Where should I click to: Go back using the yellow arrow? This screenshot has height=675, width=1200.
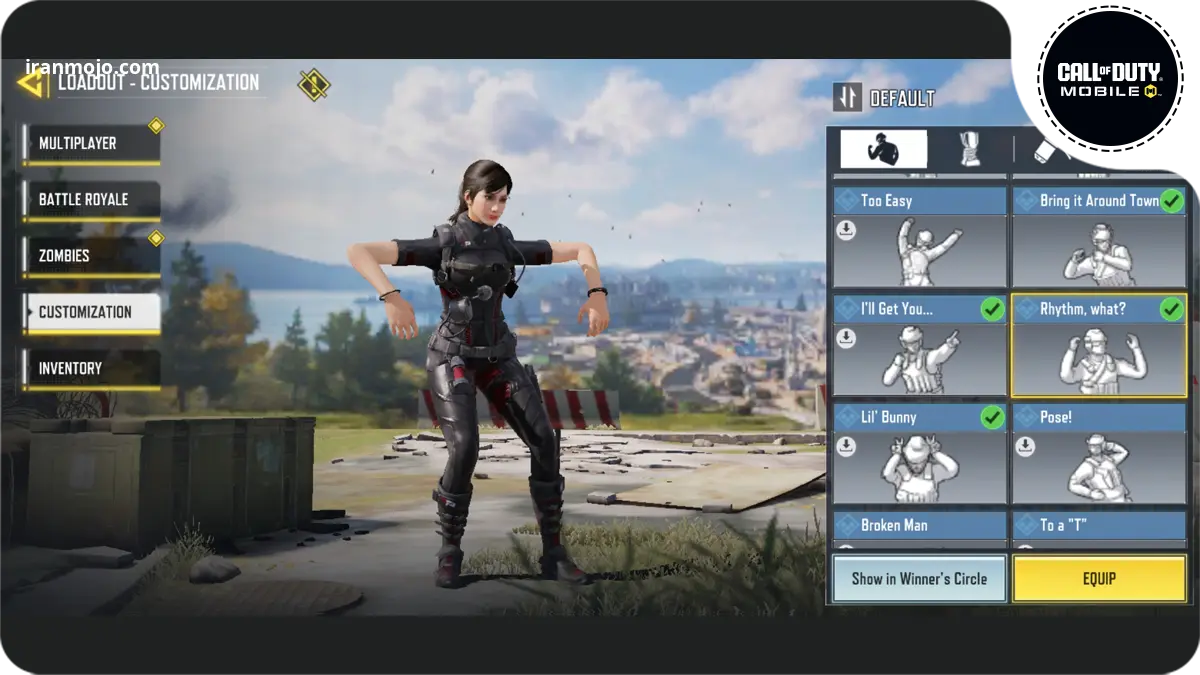point(32,82)
